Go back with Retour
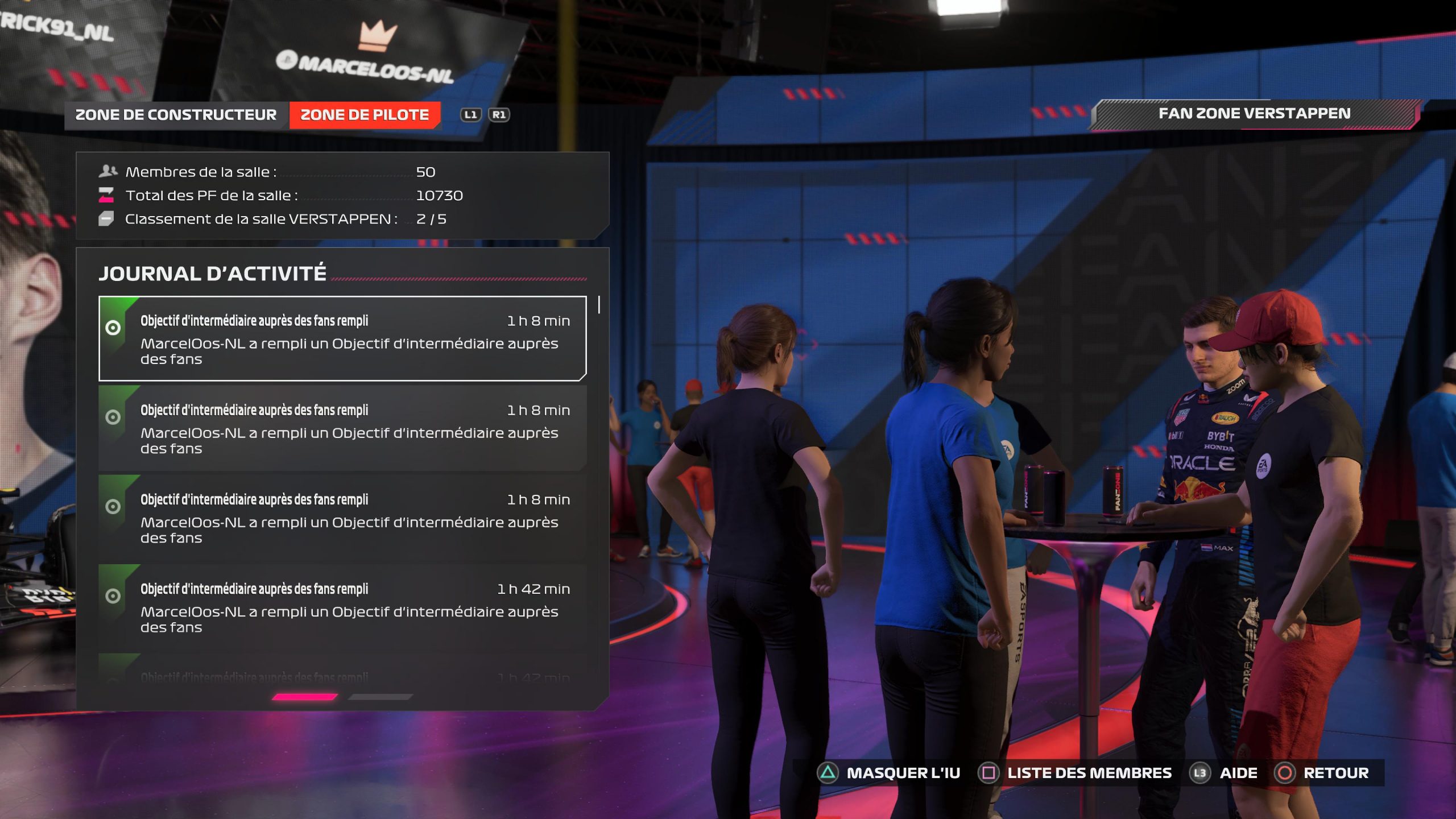The image size is (1456, 819). 1322,773
